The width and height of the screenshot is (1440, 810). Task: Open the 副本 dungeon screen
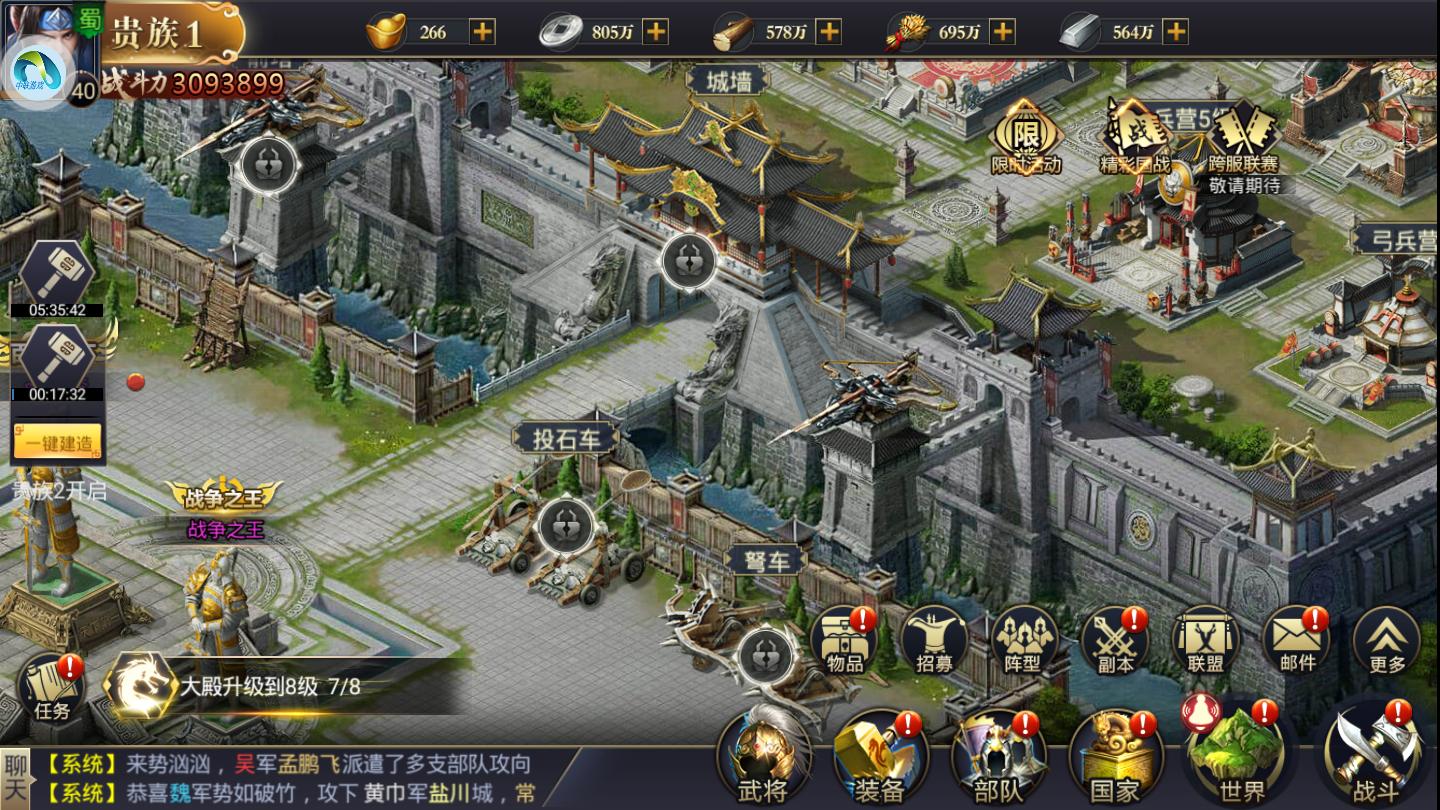tap(1115, 640)
